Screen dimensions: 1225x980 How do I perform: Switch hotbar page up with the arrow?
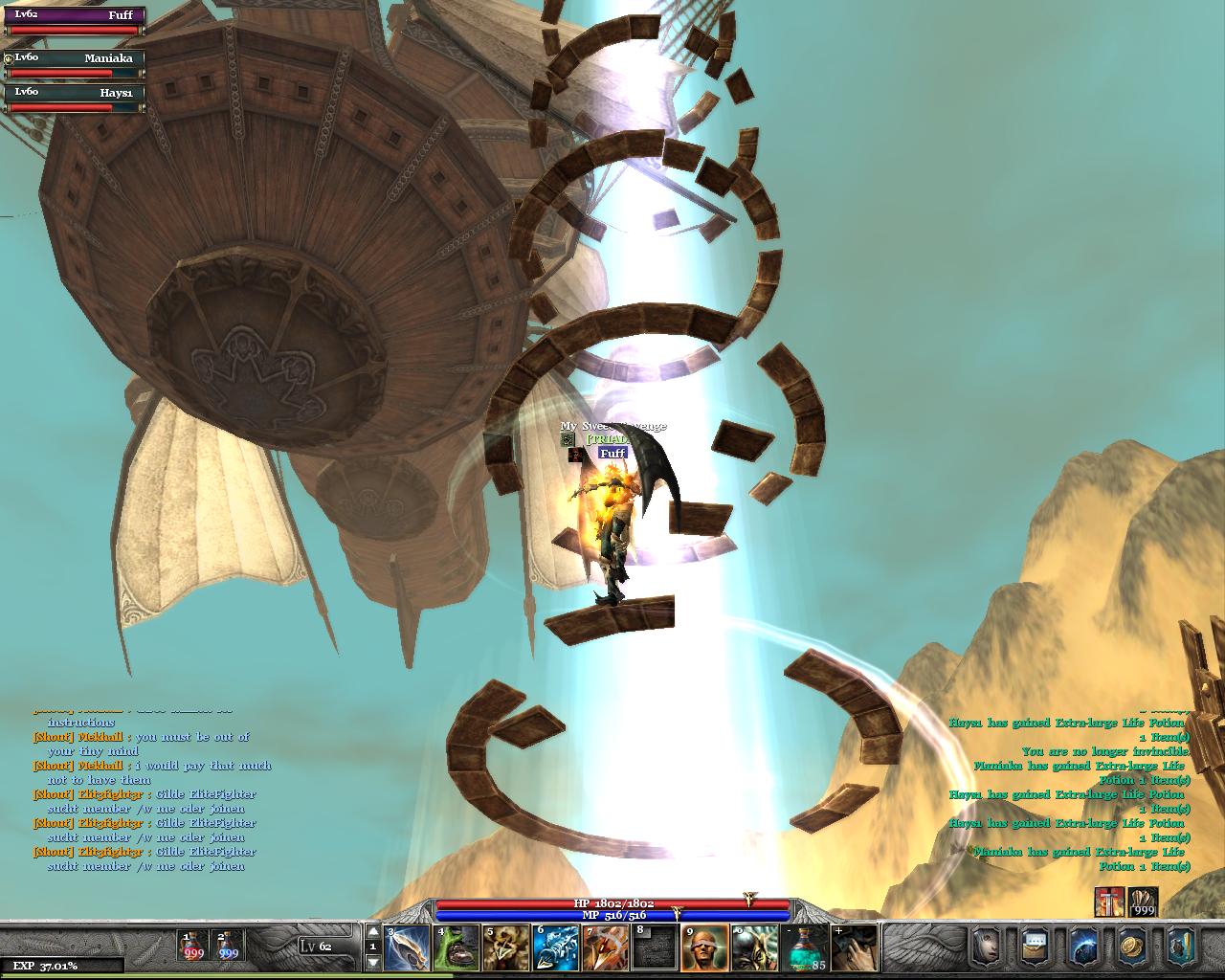tap(373, 931)
